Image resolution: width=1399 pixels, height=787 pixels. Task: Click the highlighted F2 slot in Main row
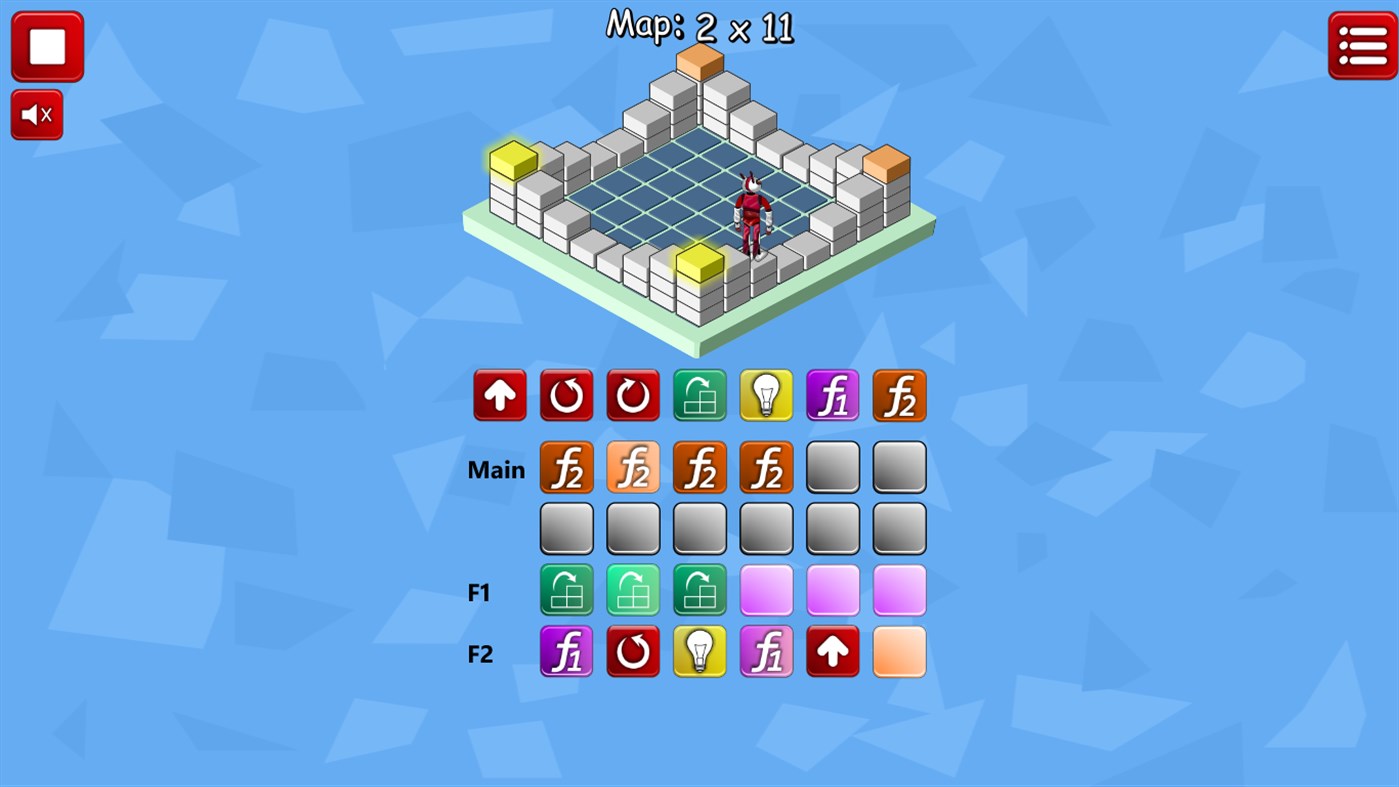tap(632, 467)
